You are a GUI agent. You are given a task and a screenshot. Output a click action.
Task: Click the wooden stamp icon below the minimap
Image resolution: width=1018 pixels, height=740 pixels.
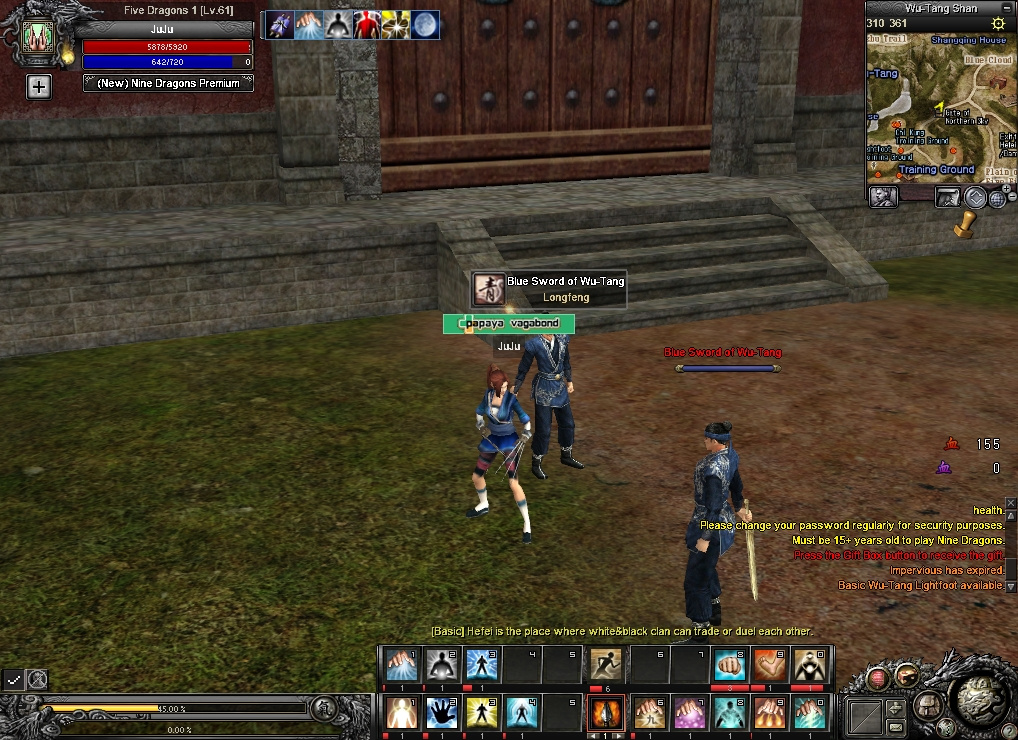tap(964, 224)
